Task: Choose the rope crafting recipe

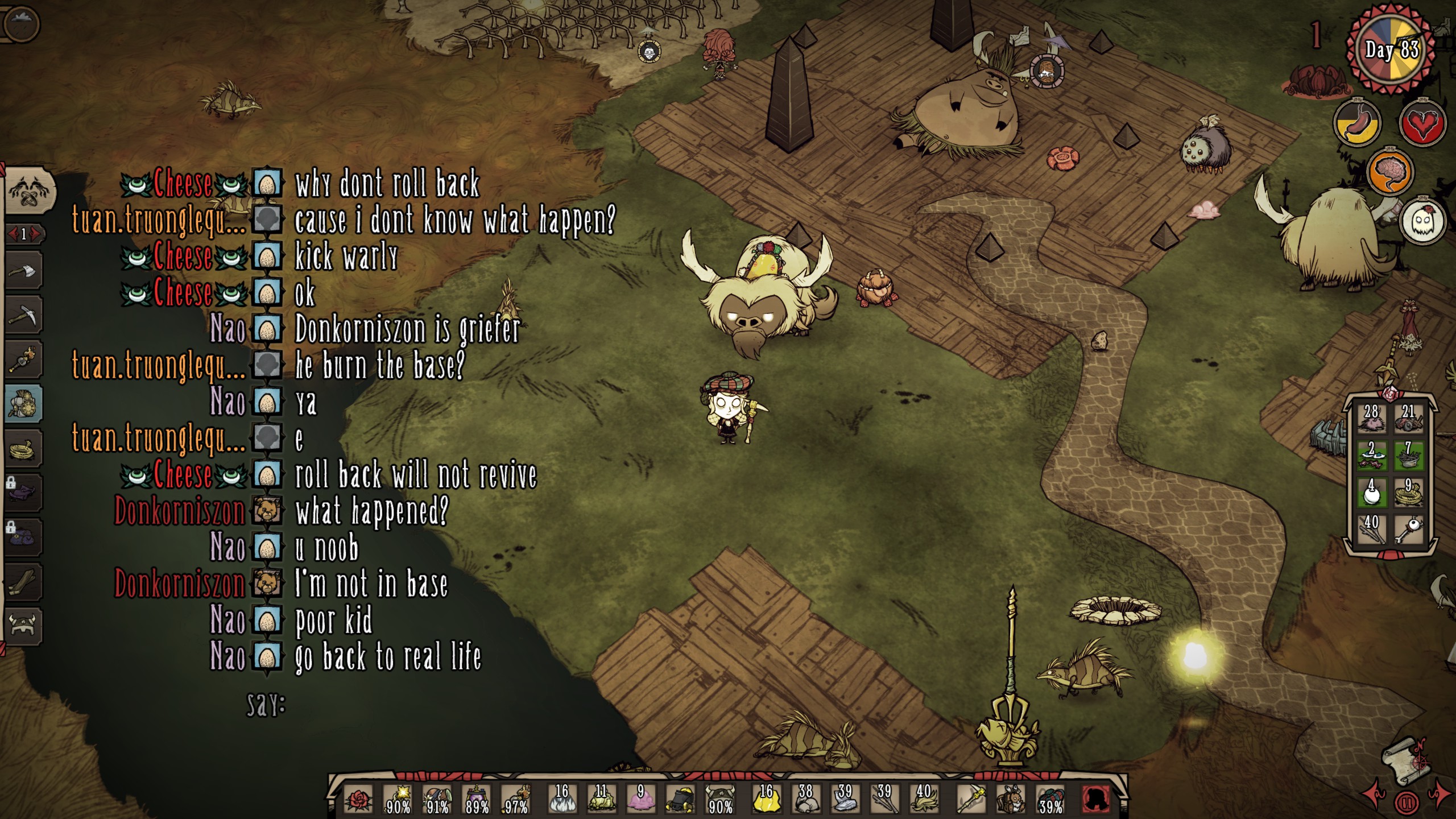Action: 23,449
